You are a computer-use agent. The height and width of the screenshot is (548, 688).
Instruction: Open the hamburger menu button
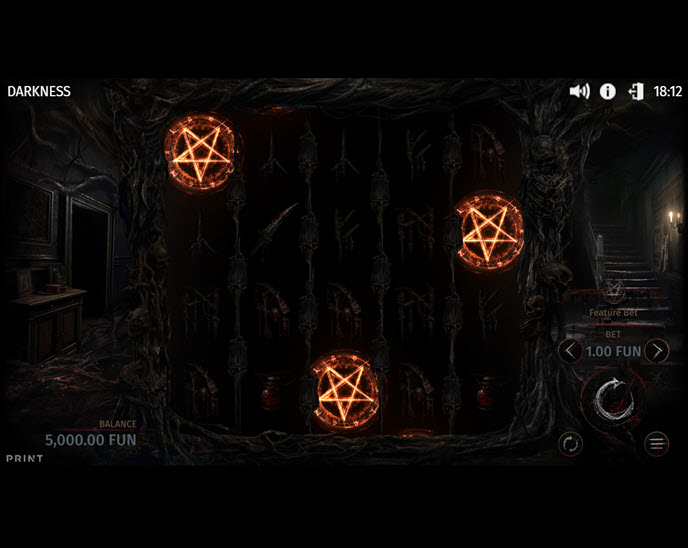[656, 443]
